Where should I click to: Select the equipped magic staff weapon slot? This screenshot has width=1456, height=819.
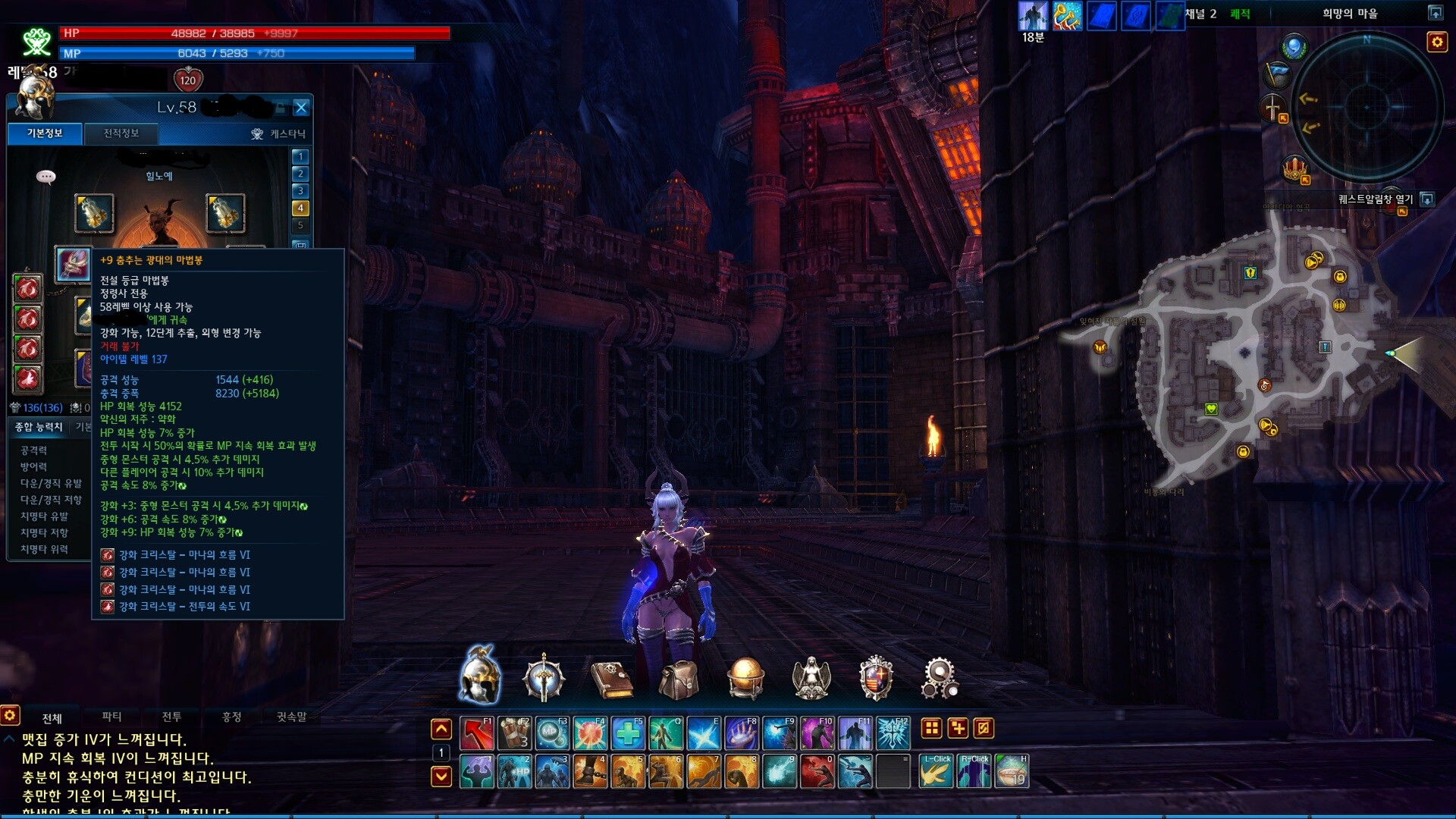coord(74,265)
